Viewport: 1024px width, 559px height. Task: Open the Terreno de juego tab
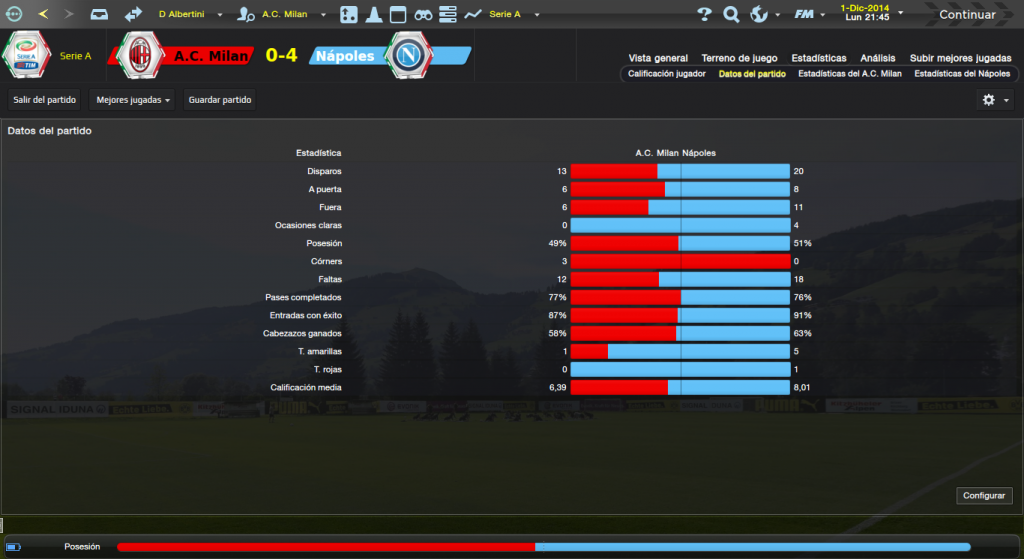point(739,58)
